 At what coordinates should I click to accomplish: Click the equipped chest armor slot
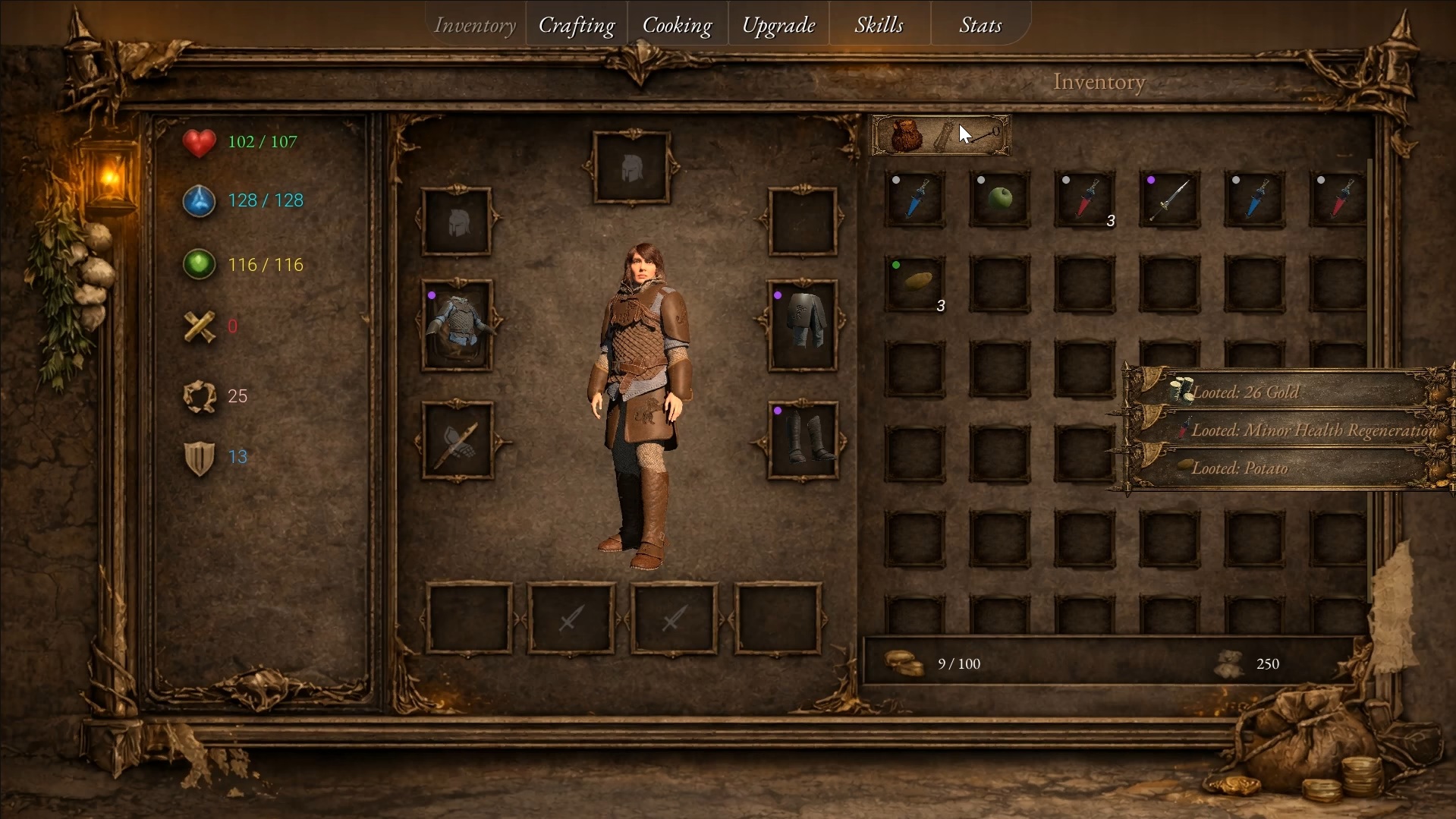coord(458,325)
